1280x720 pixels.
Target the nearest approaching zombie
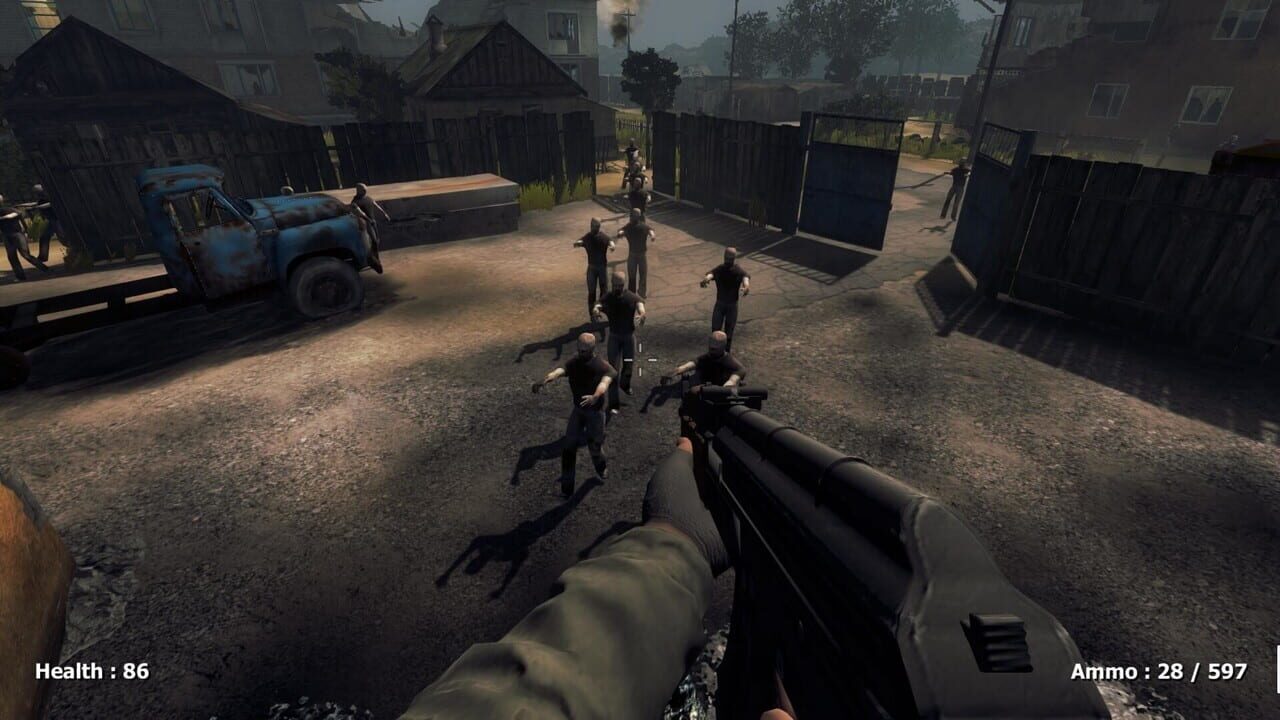585,400
